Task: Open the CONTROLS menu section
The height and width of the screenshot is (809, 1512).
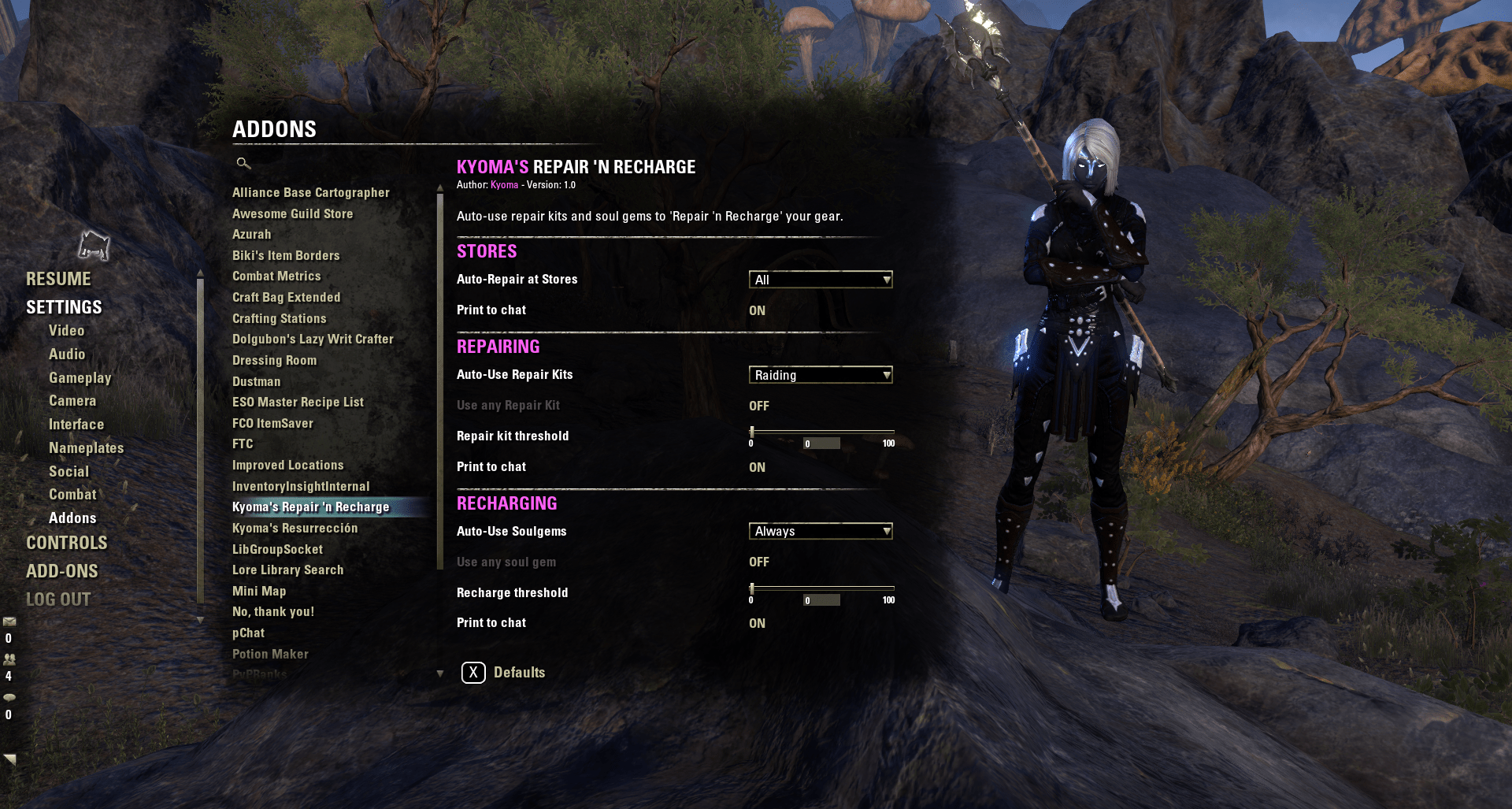Action: pyautogui.click(x=67, y=543)
